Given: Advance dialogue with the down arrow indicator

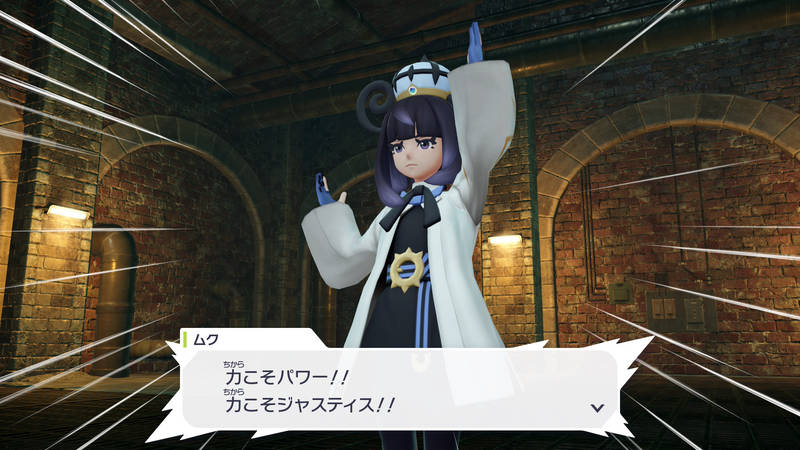Looking at the screenshot, I should pyautogui.click(x=597, y=407).
